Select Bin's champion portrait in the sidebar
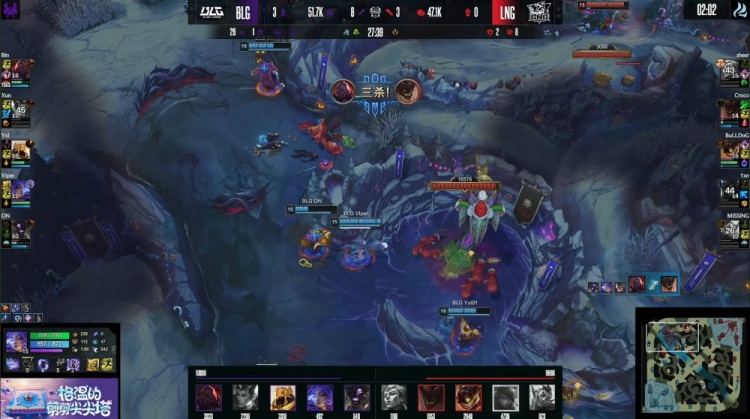750x419 pixels. (x=19, y=70)
